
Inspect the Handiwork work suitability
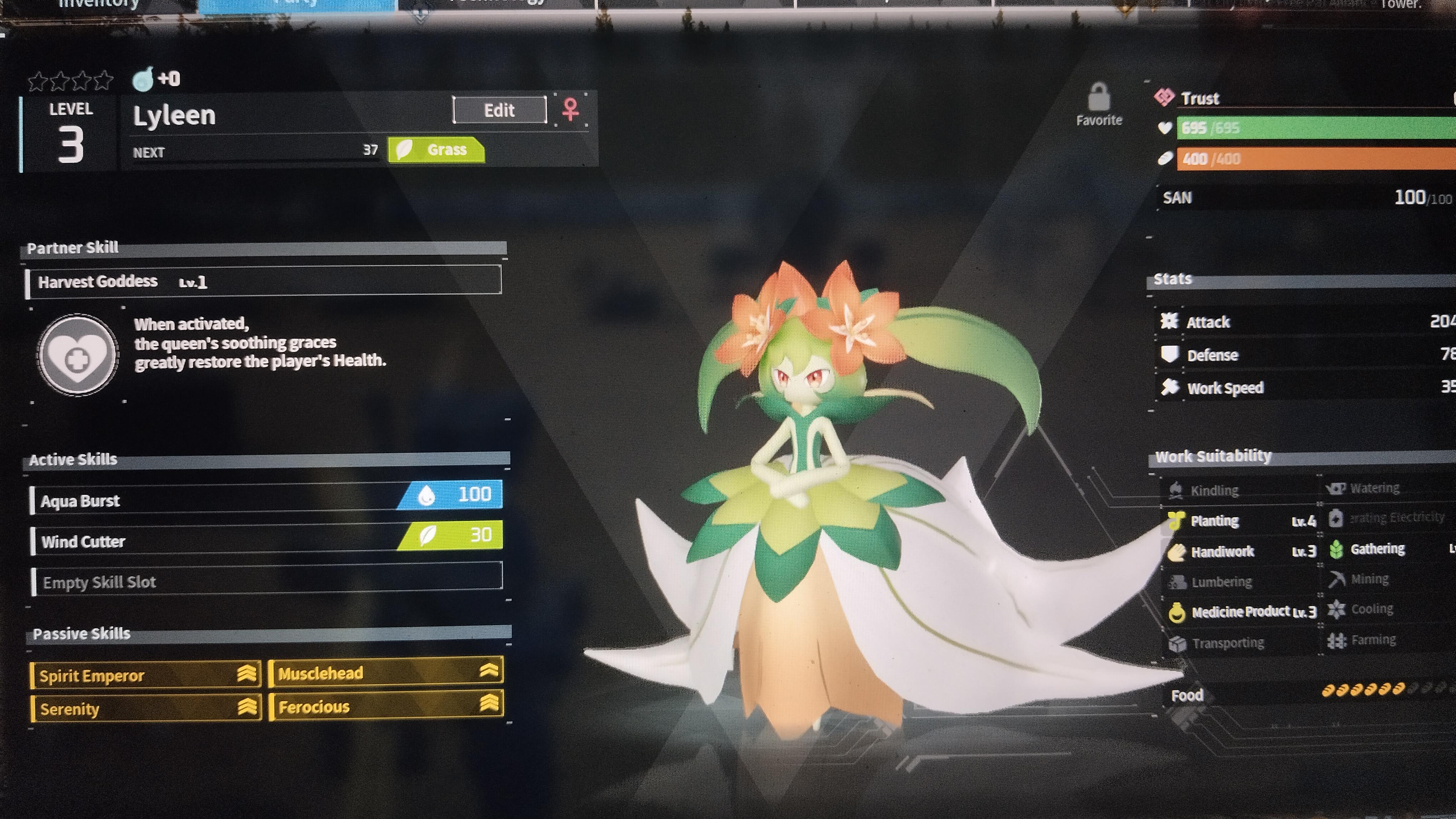pos(1241,551)
